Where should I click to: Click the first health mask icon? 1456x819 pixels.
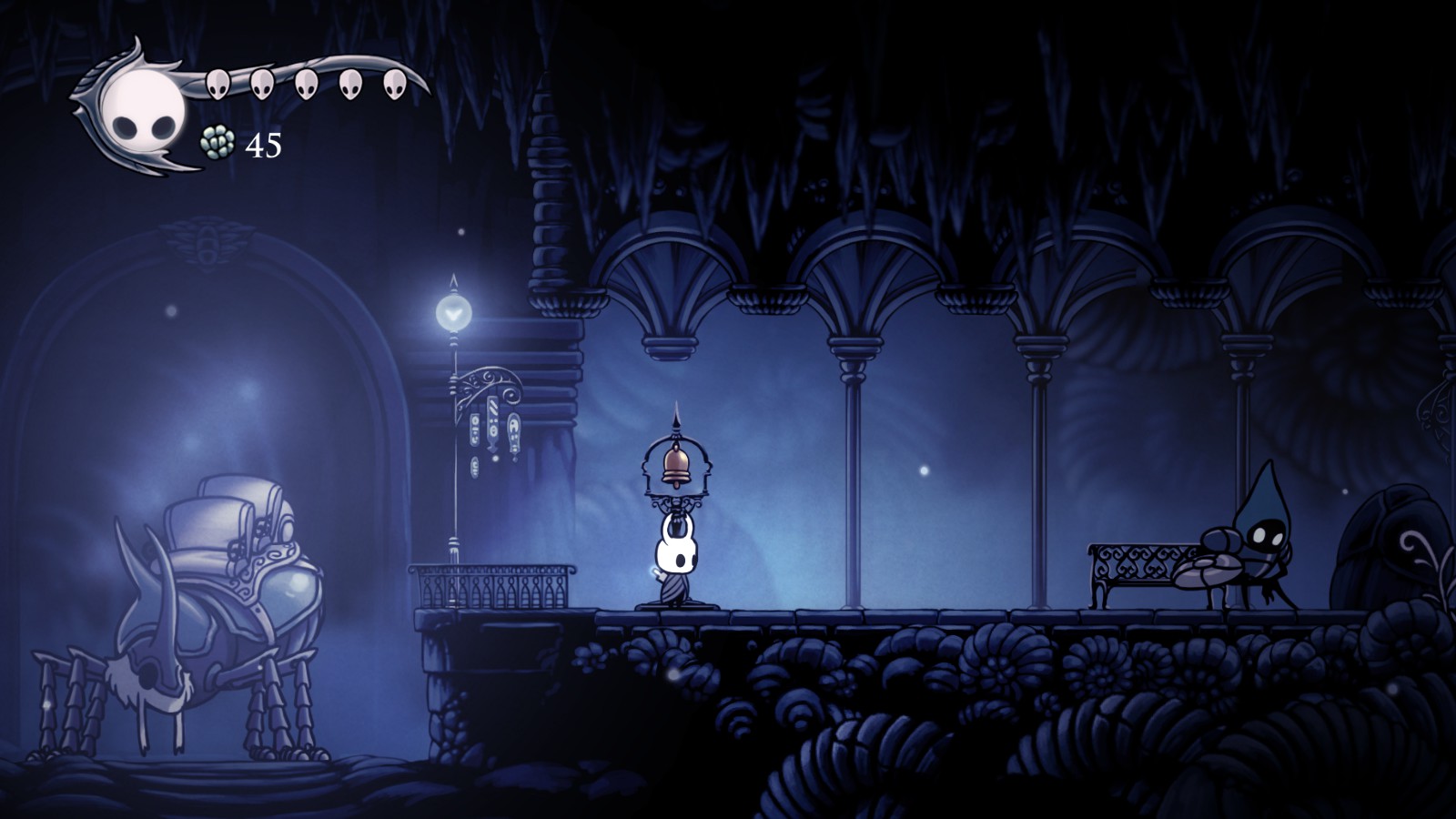[x=217, y=85]
